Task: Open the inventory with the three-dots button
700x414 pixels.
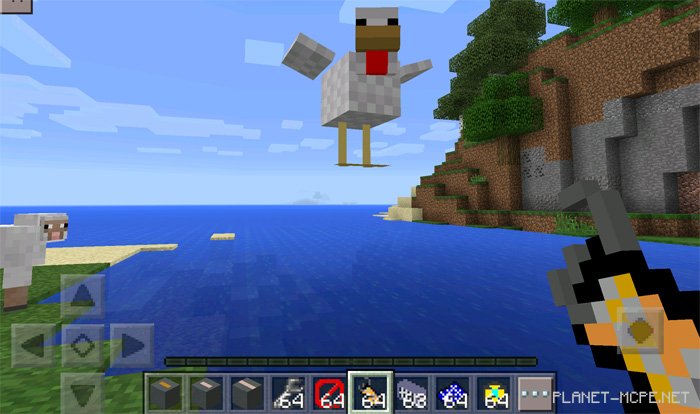Action: [x=537, y=392]
